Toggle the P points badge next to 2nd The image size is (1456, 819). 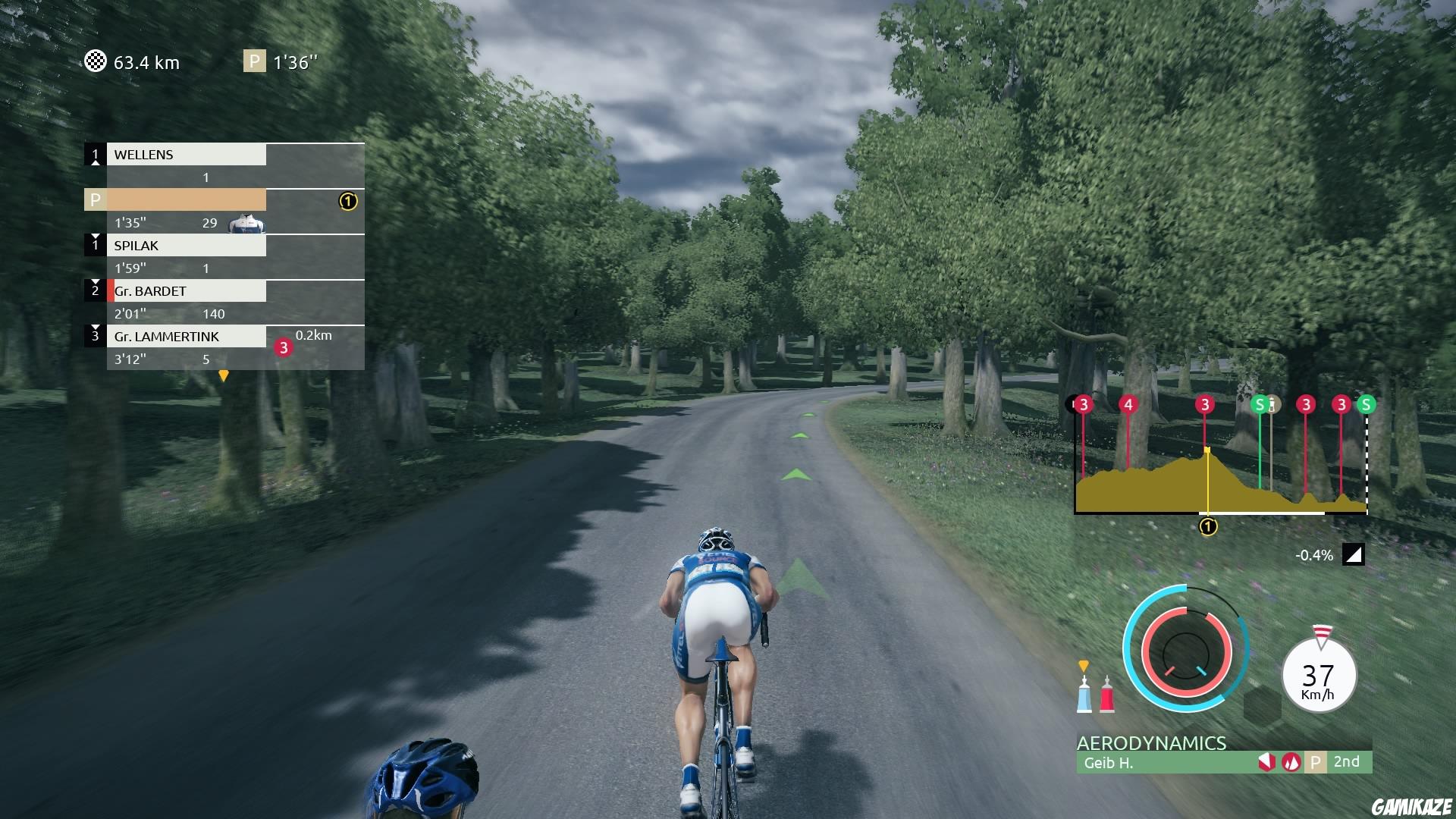click(x=1317, y=763)
